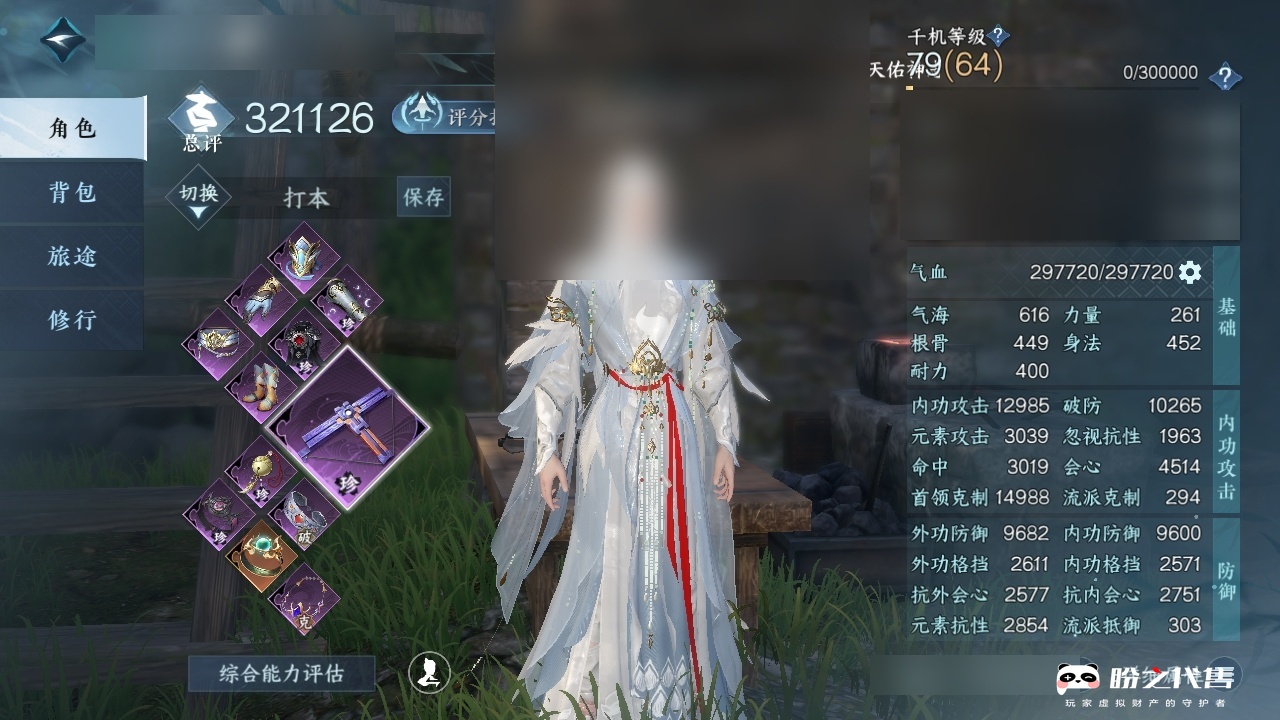Go back using the top-left arrow

click(62, 40)
